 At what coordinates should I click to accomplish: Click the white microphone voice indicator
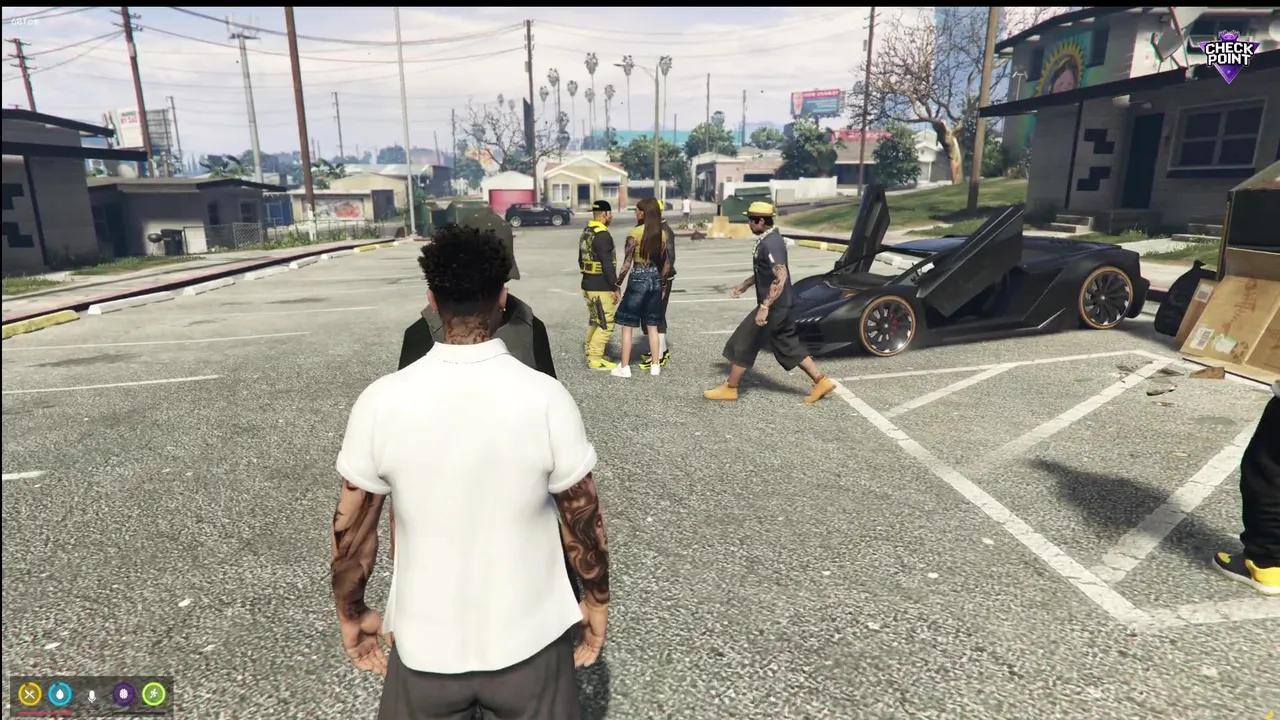click(92, 695)
